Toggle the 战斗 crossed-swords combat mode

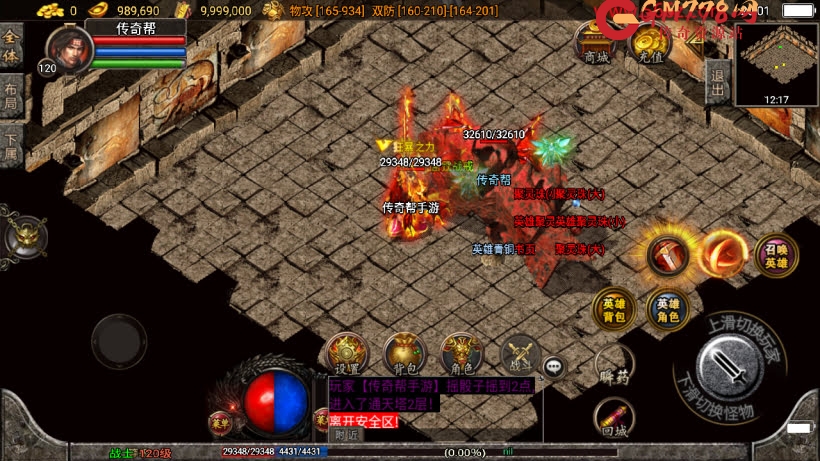pyautogui.click(x=519, y=354)
